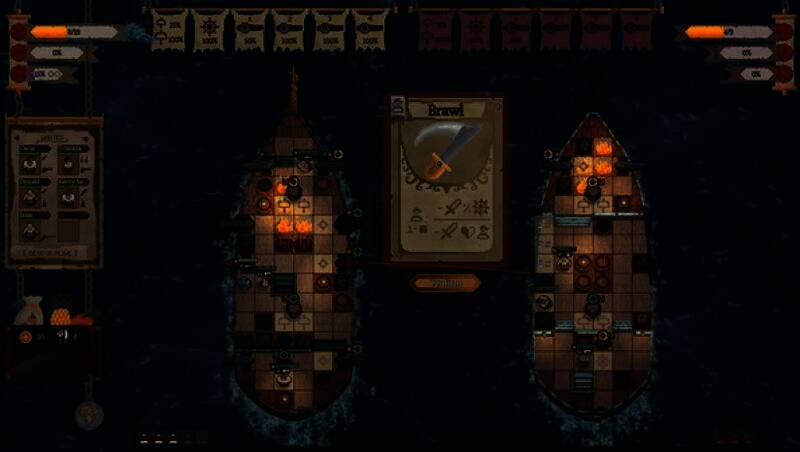
Task: Click the round medallion hanging below the cargo
Action: click(x=88, y=413)
